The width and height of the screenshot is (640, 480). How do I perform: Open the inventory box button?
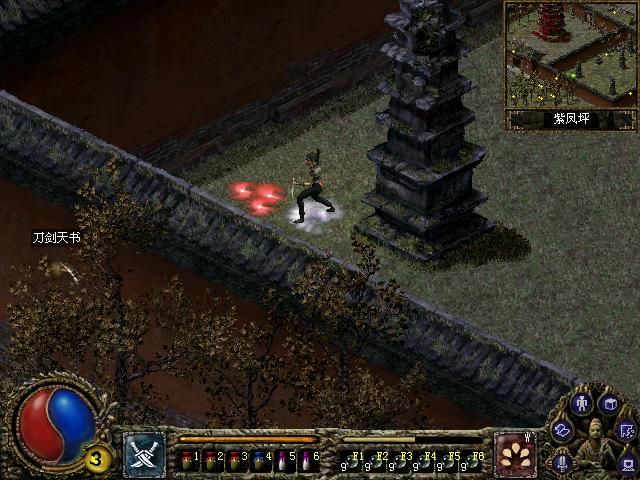click(609, 403)
